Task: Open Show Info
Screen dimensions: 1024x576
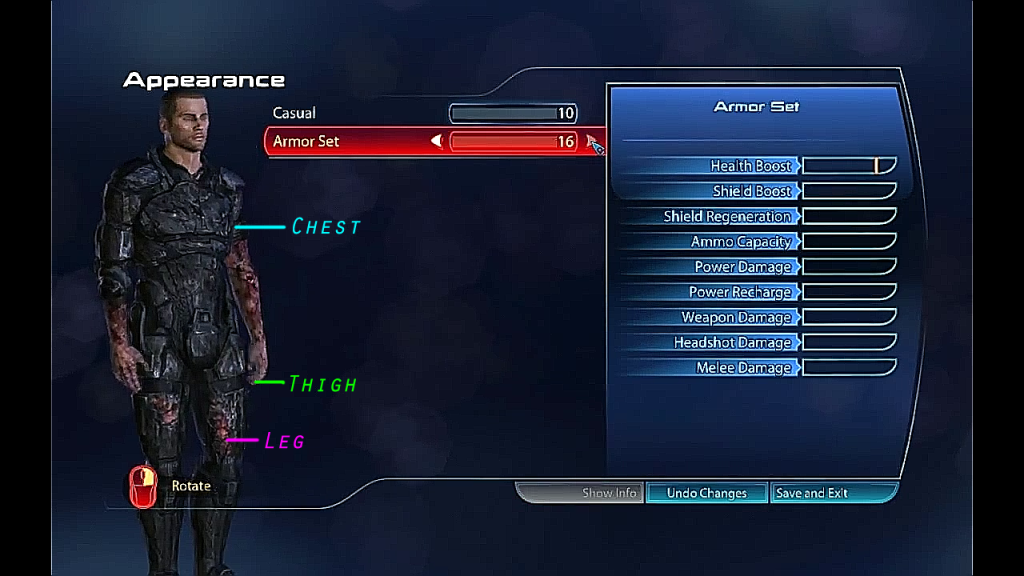Action: click(x=609, y=493)
